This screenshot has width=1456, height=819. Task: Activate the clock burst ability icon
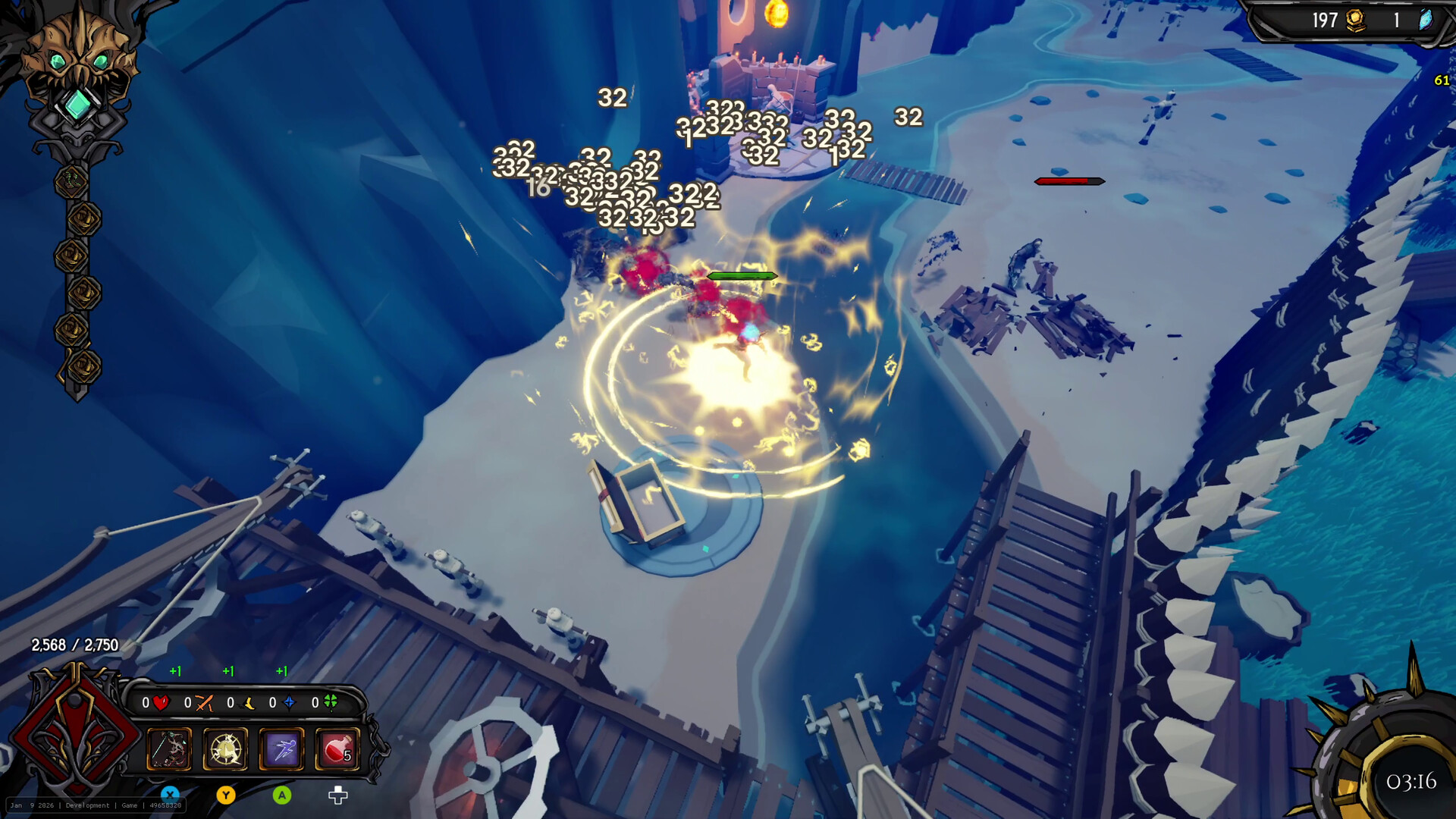(225, 748)
